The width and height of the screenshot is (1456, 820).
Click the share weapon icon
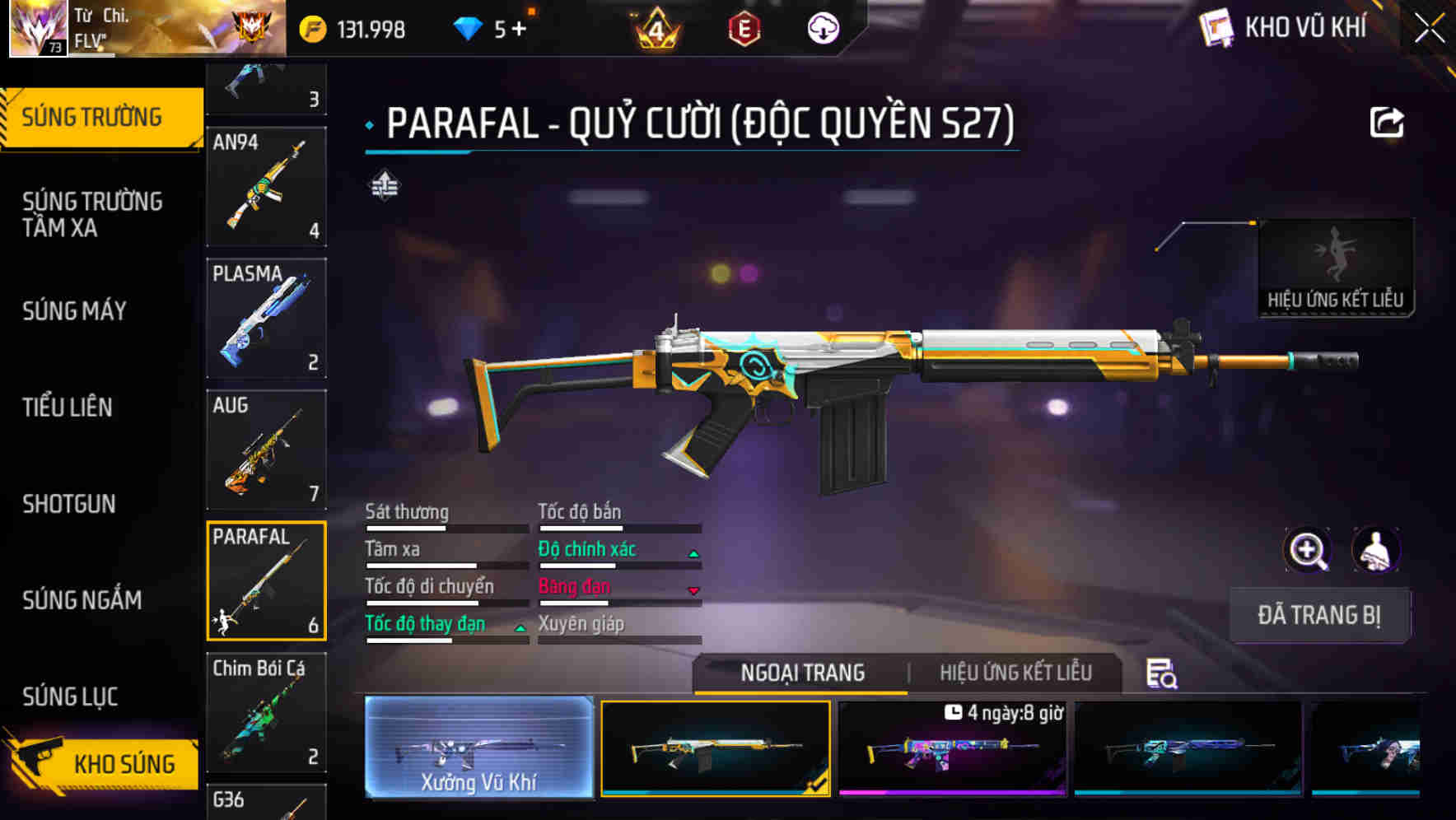pos(1388,121)
